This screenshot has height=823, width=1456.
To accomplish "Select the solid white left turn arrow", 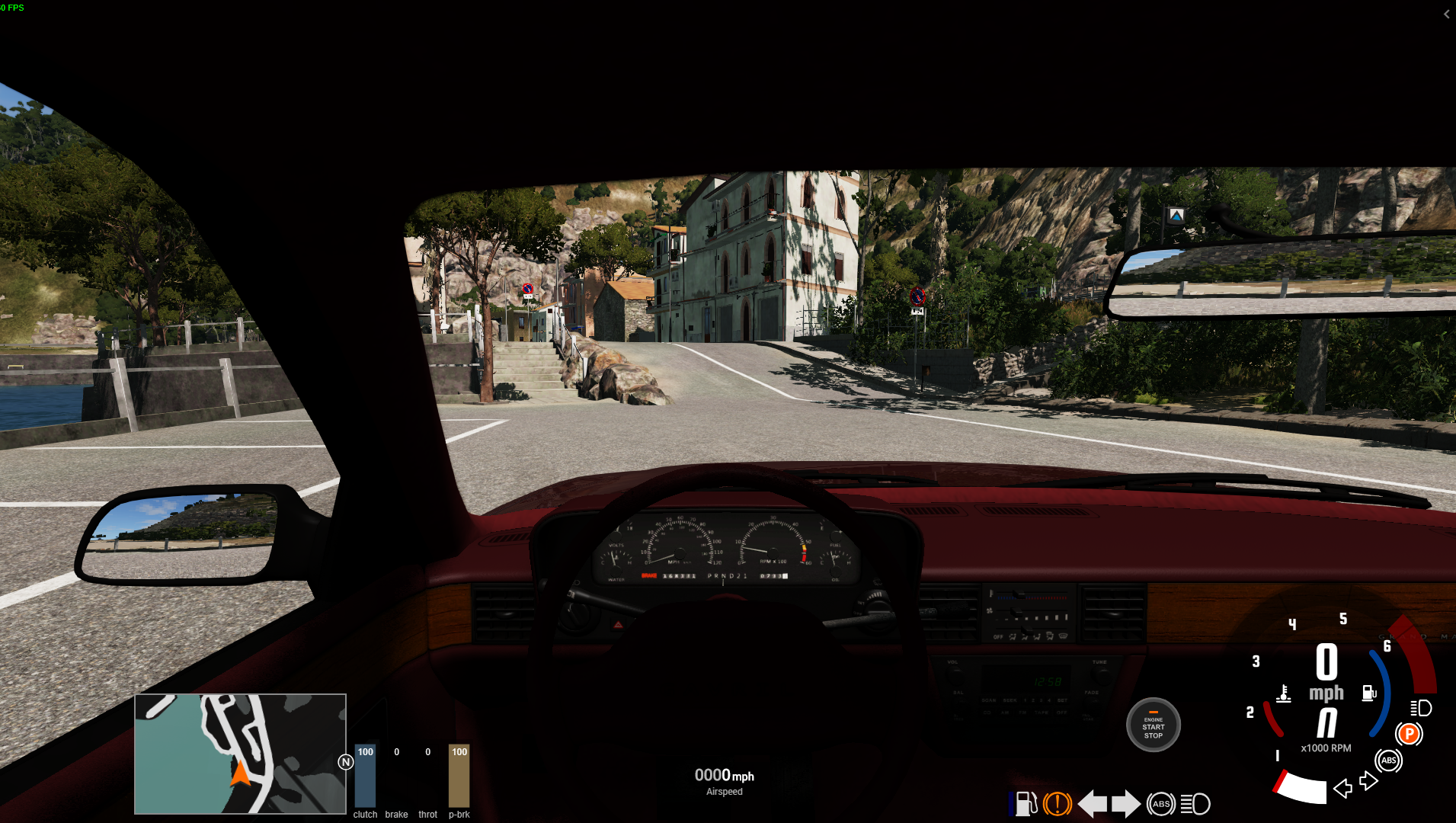I will point(1093,804).
